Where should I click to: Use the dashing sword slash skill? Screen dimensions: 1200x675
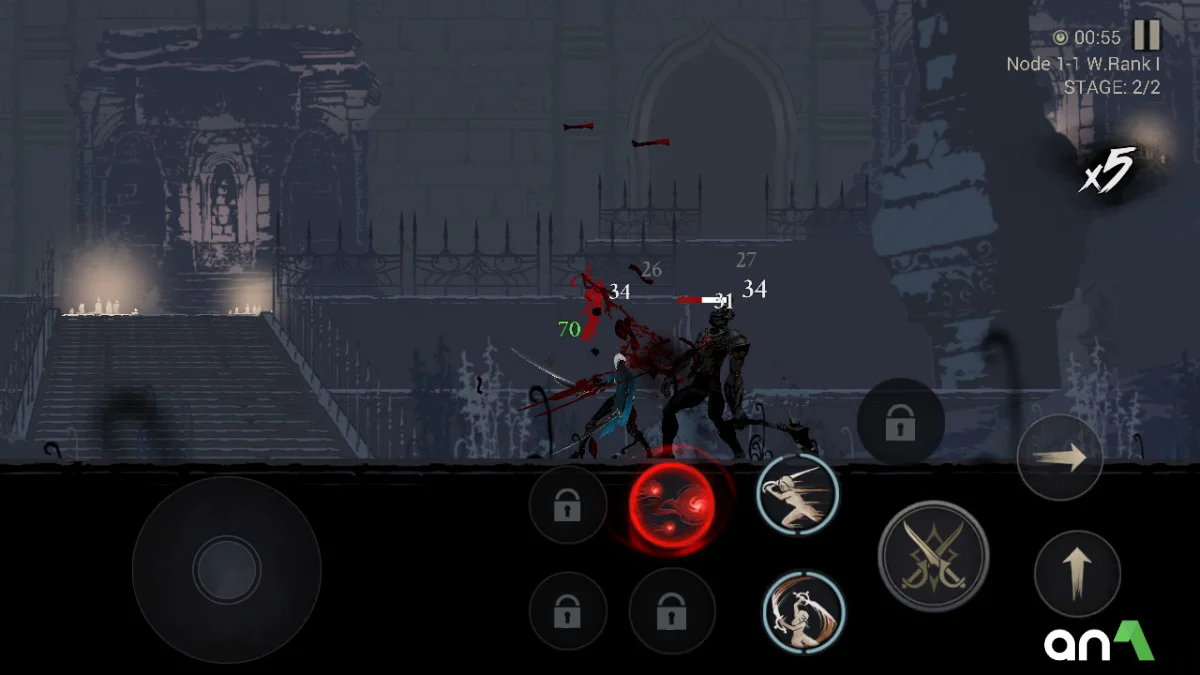pyautogui.click(x=797, y=493)
